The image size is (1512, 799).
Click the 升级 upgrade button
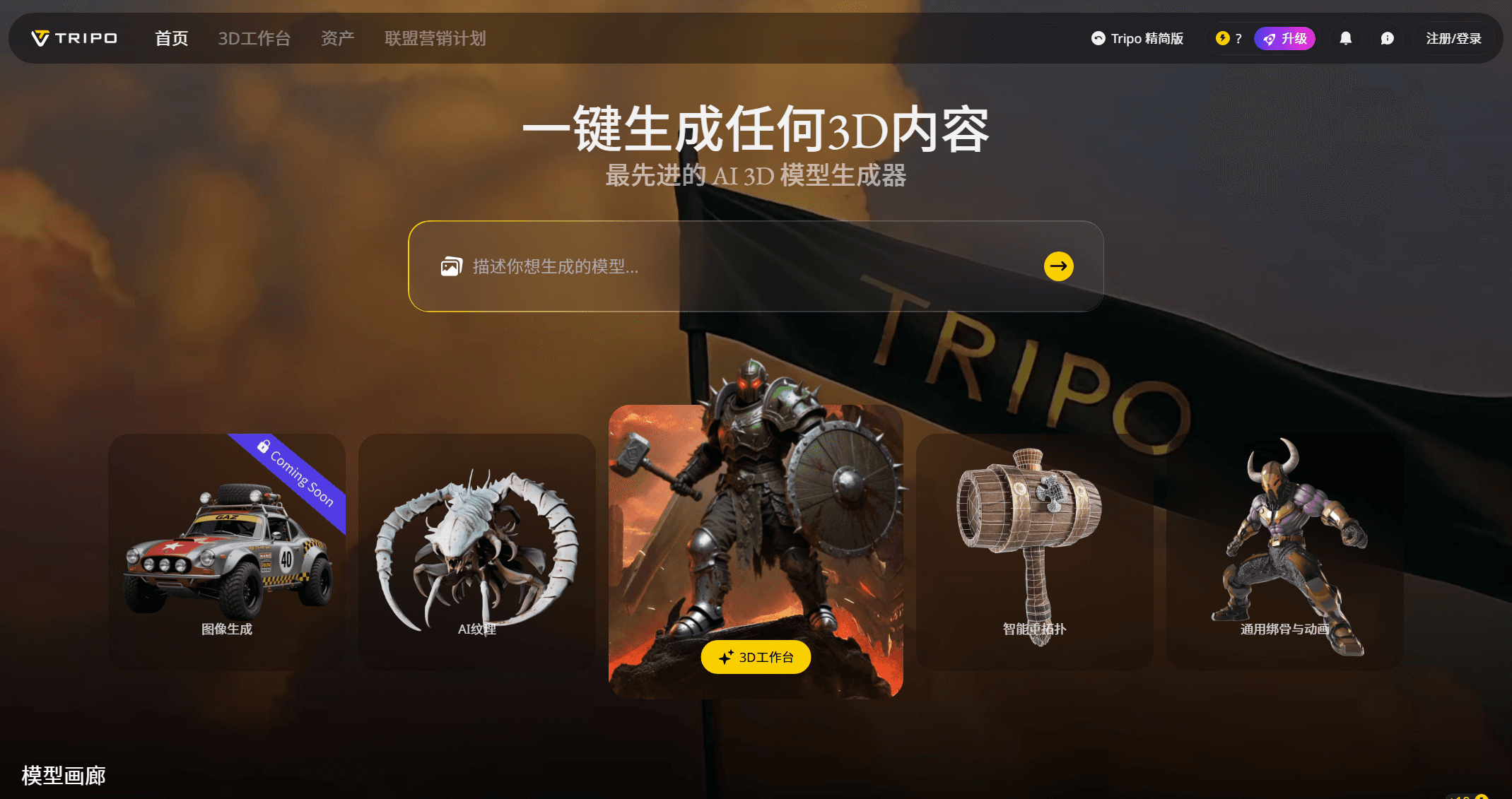(1285, 38)
